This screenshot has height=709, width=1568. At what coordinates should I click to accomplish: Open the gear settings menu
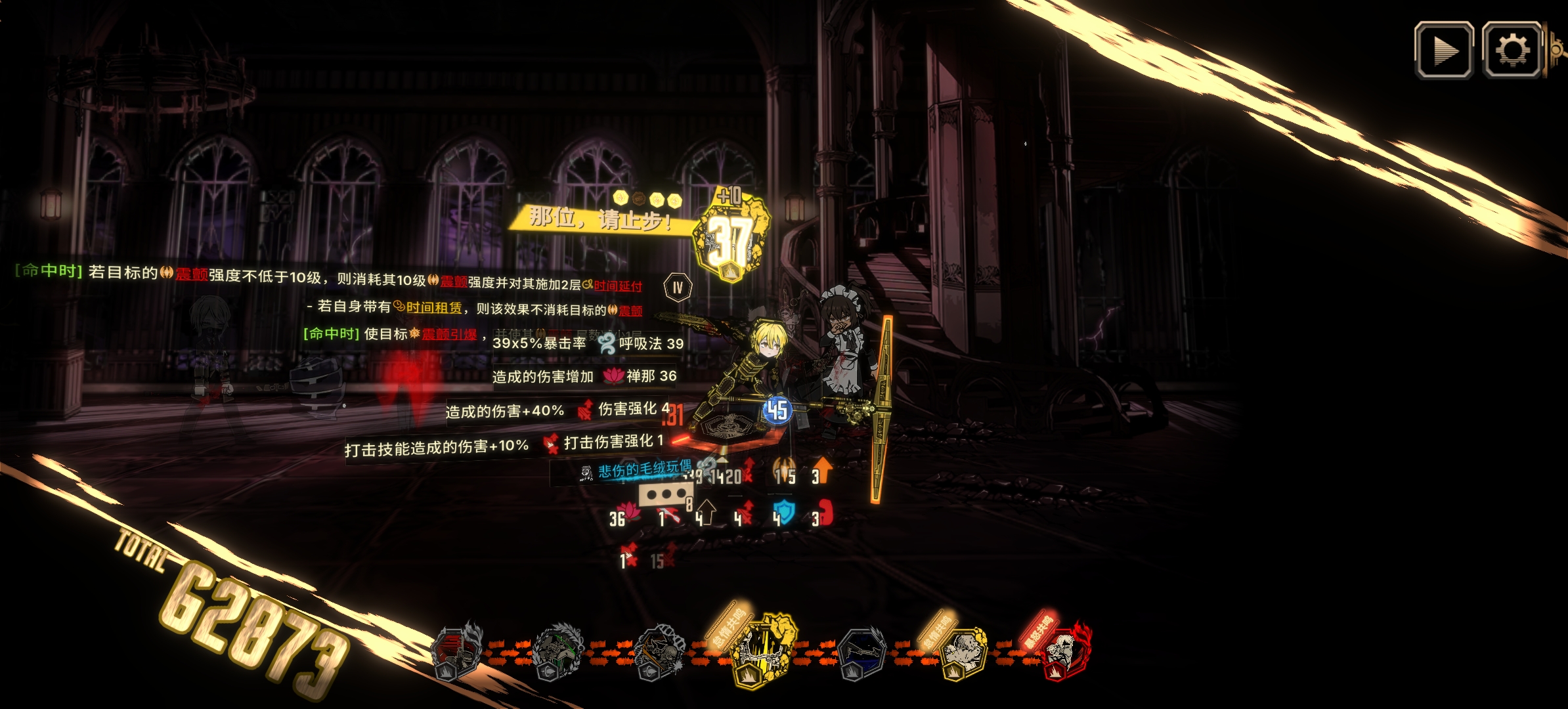[x=1512, y=51]
